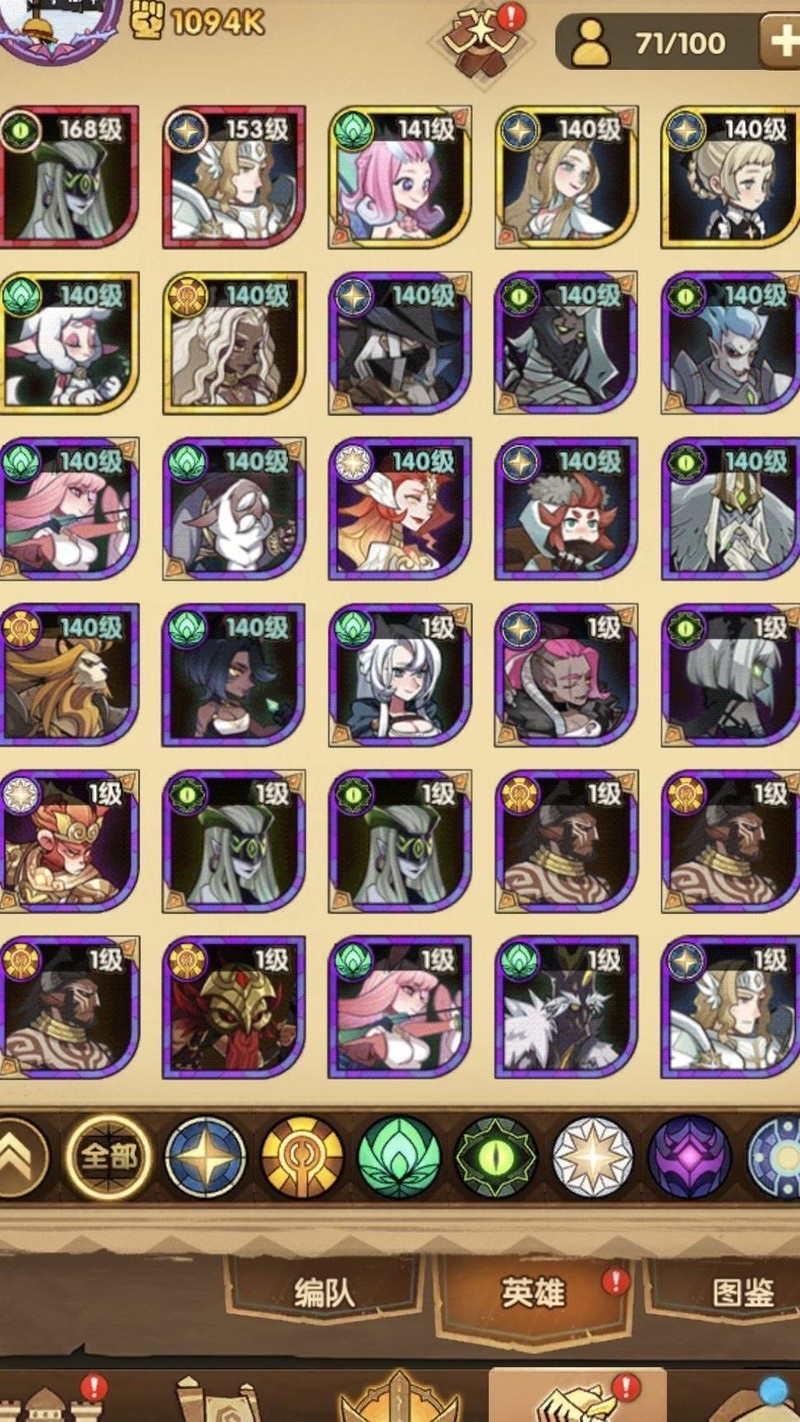
Task: Choose the level 153 knight hero
Action: point(234,177)
